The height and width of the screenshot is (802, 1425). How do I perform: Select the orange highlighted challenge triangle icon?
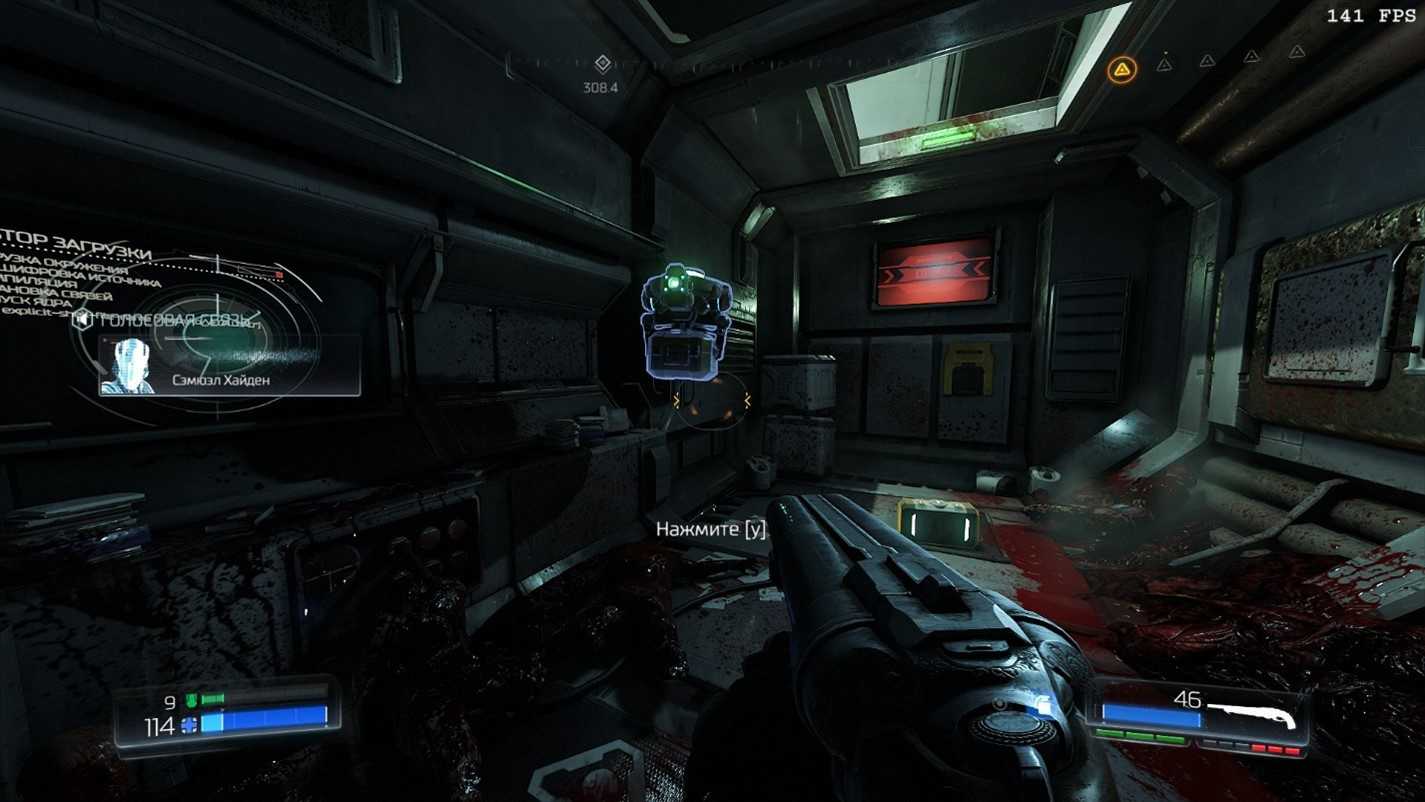[x=1121, y=69]
